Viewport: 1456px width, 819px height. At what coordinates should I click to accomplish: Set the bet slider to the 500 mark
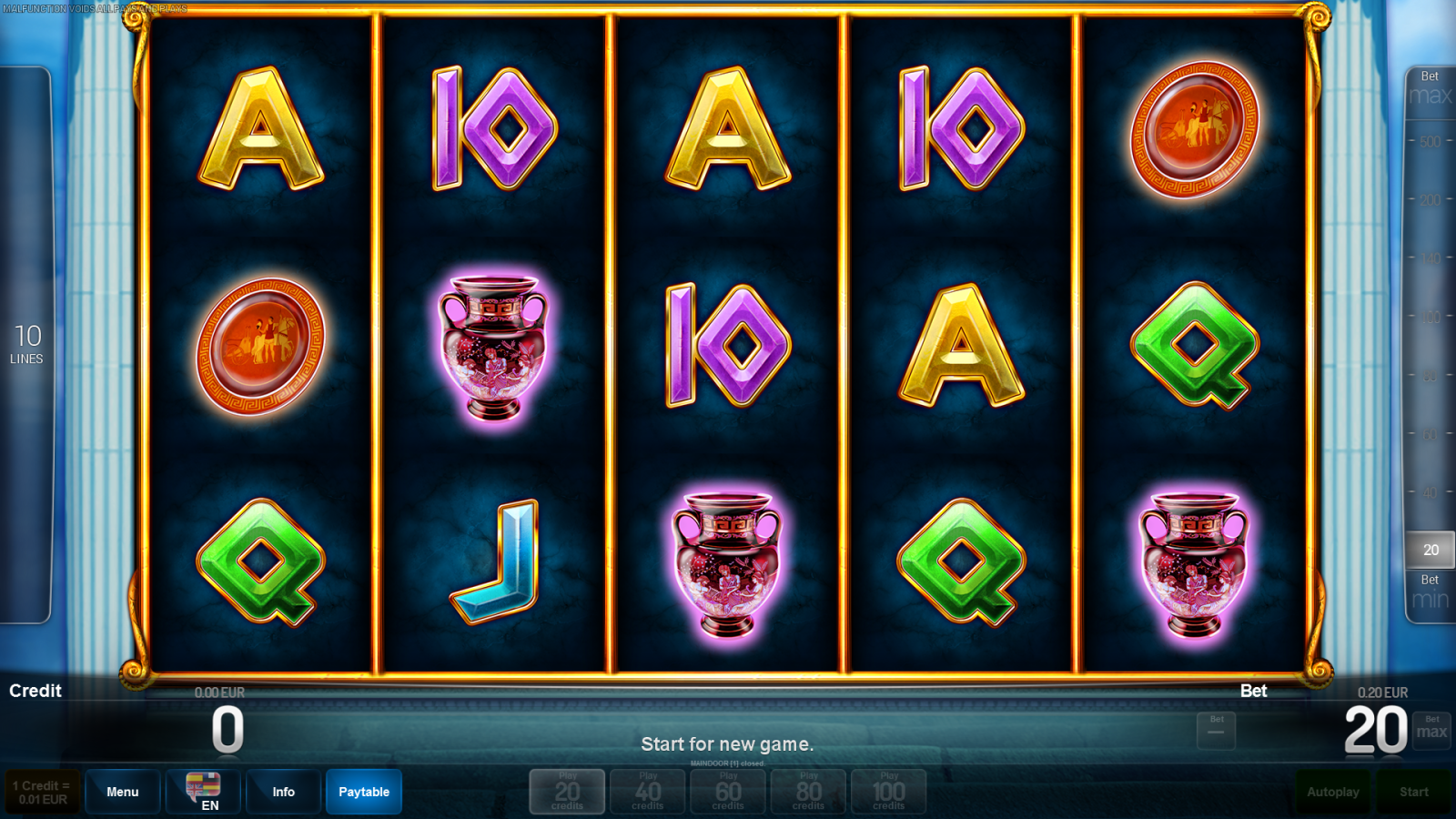[1431, 142]
